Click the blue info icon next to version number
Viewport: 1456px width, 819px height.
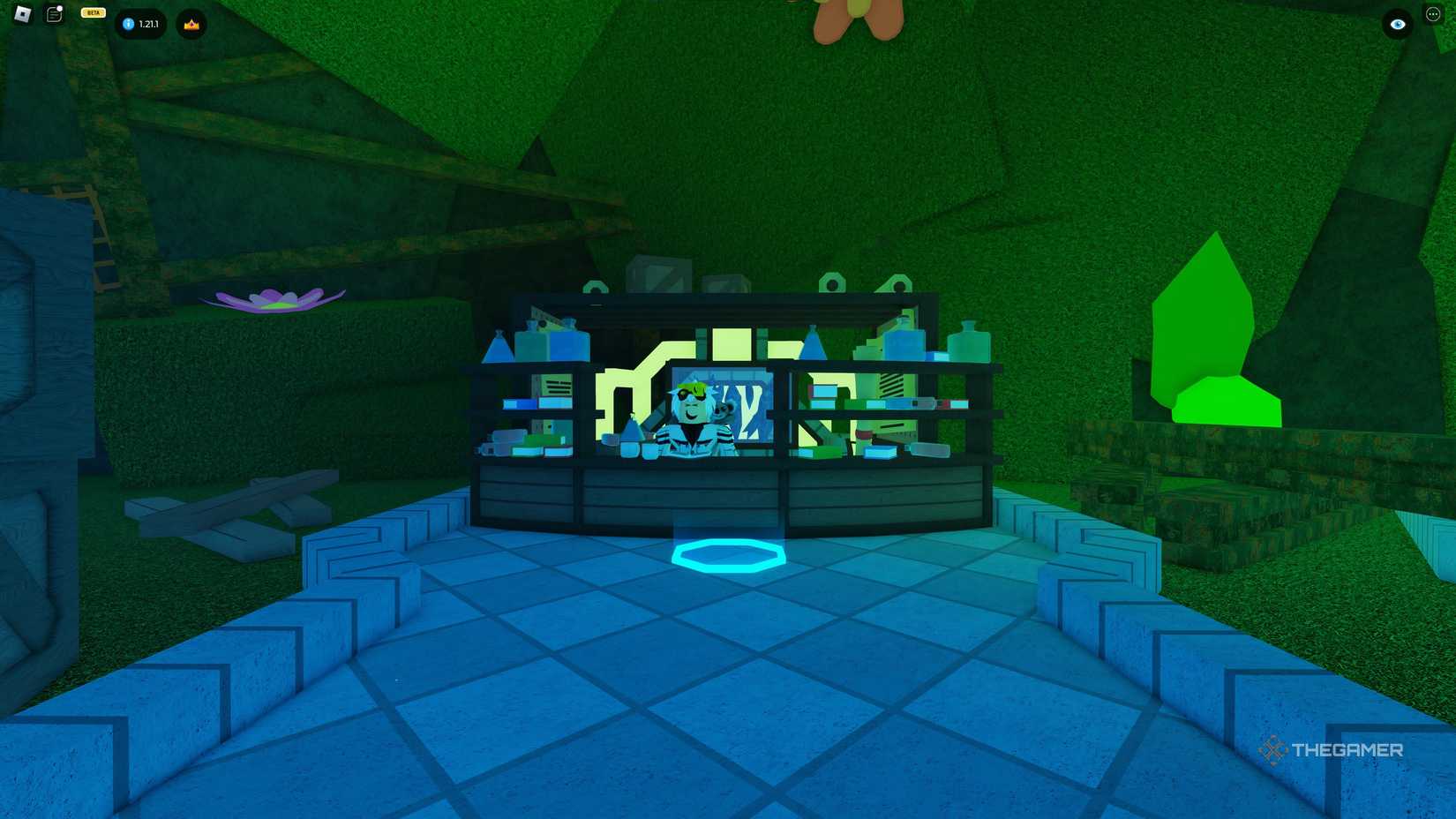pos(126,25)
